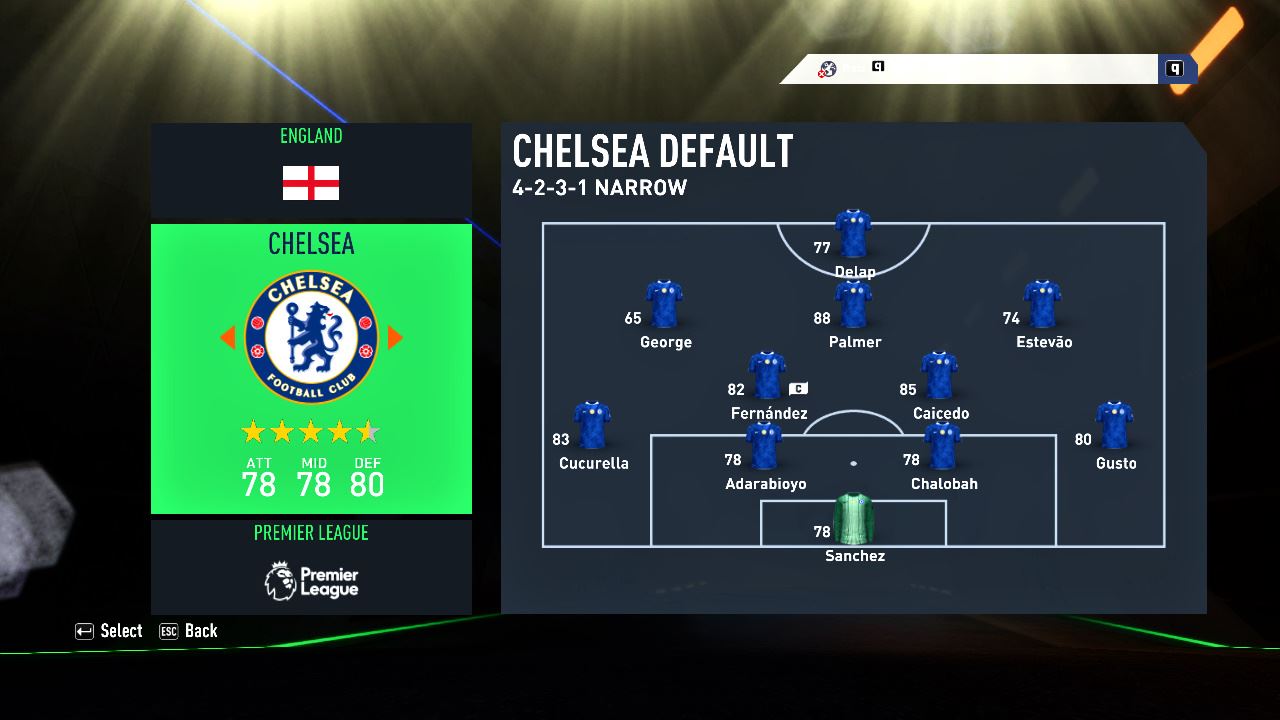The image size is (1280, 720).
Task: Select centre back Adarabioyo
Action: 764,447
